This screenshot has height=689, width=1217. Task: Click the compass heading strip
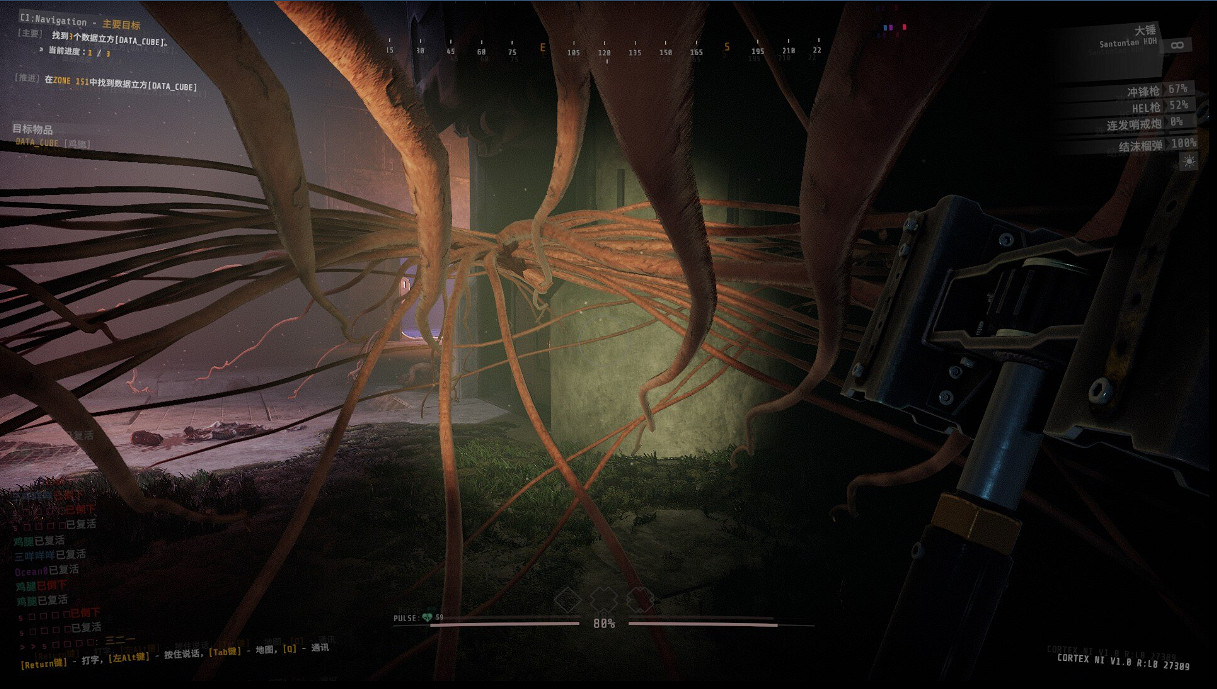click(x=605, y=48)
